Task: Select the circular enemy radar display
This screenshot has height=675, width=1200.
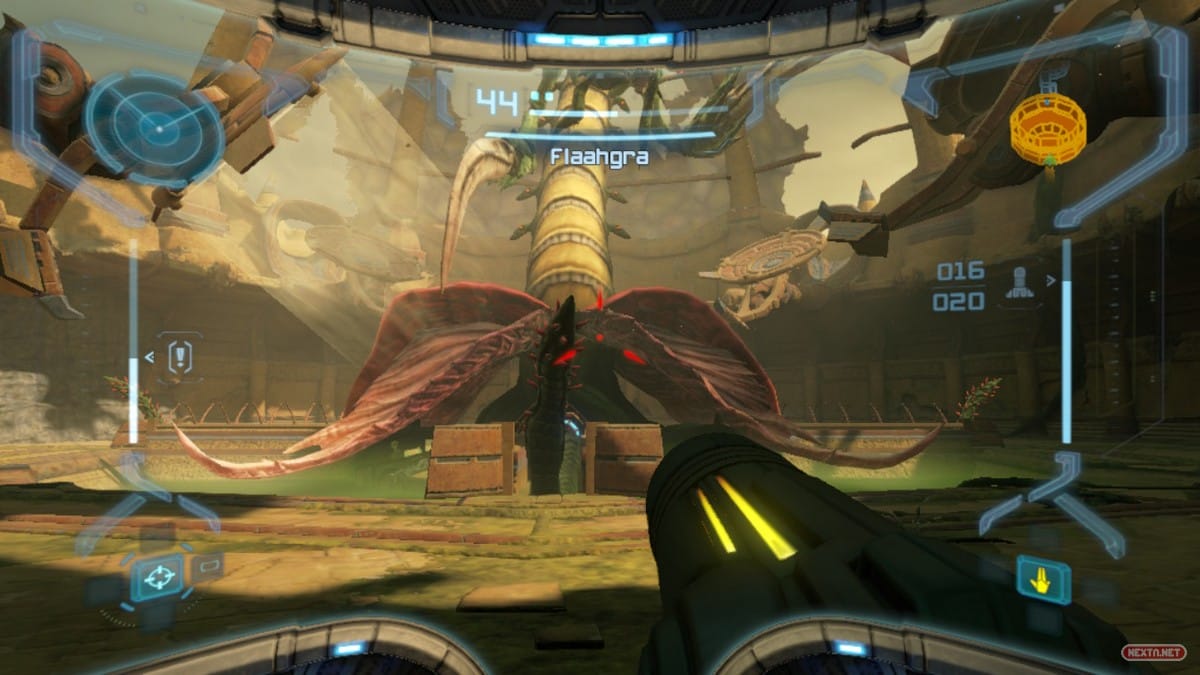Action: (154, 125)
